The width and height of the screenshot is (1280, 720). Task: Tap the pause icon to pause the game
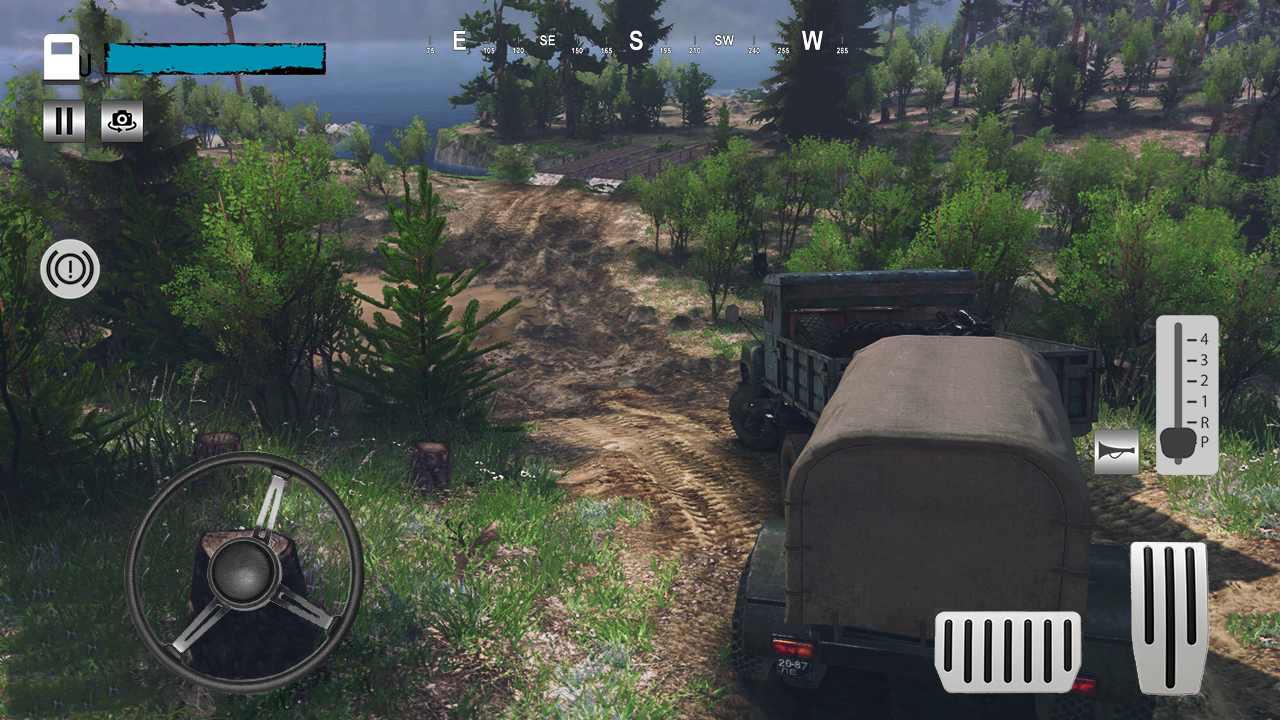pyautogui.click(x=63, y=121)
